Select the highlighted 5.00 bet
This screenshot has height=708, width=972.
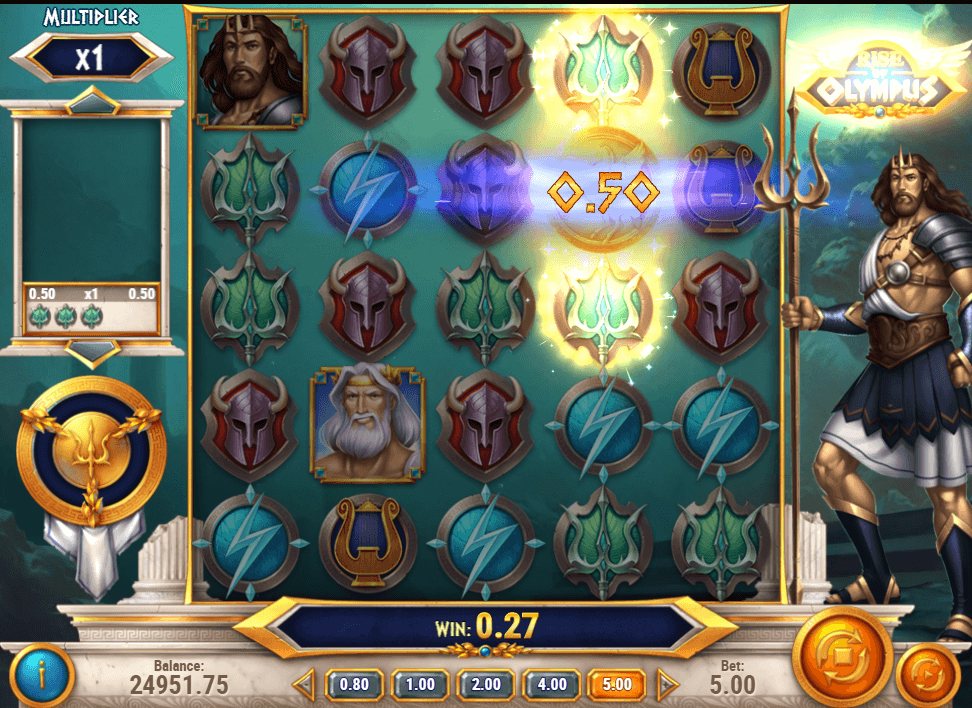click(617, 685)
